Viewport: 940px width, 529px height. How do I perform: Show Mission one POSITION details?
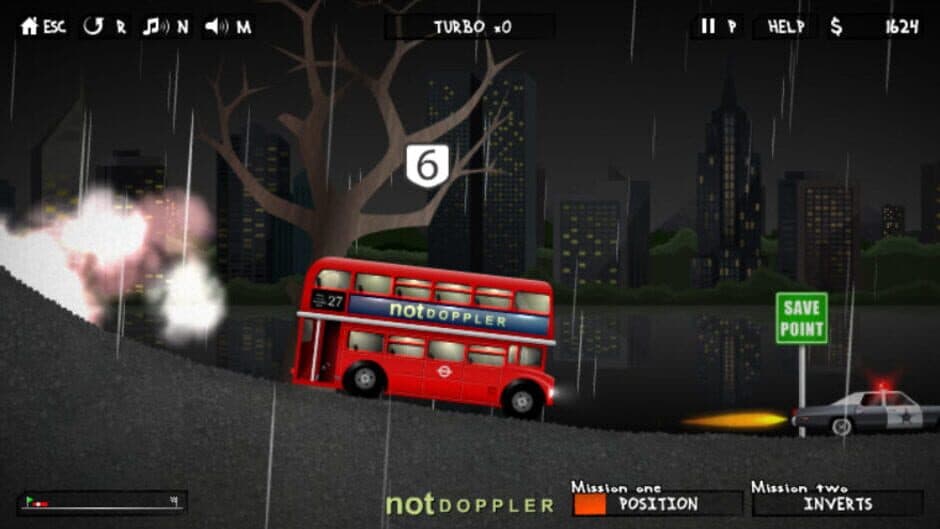pos(650,503)
